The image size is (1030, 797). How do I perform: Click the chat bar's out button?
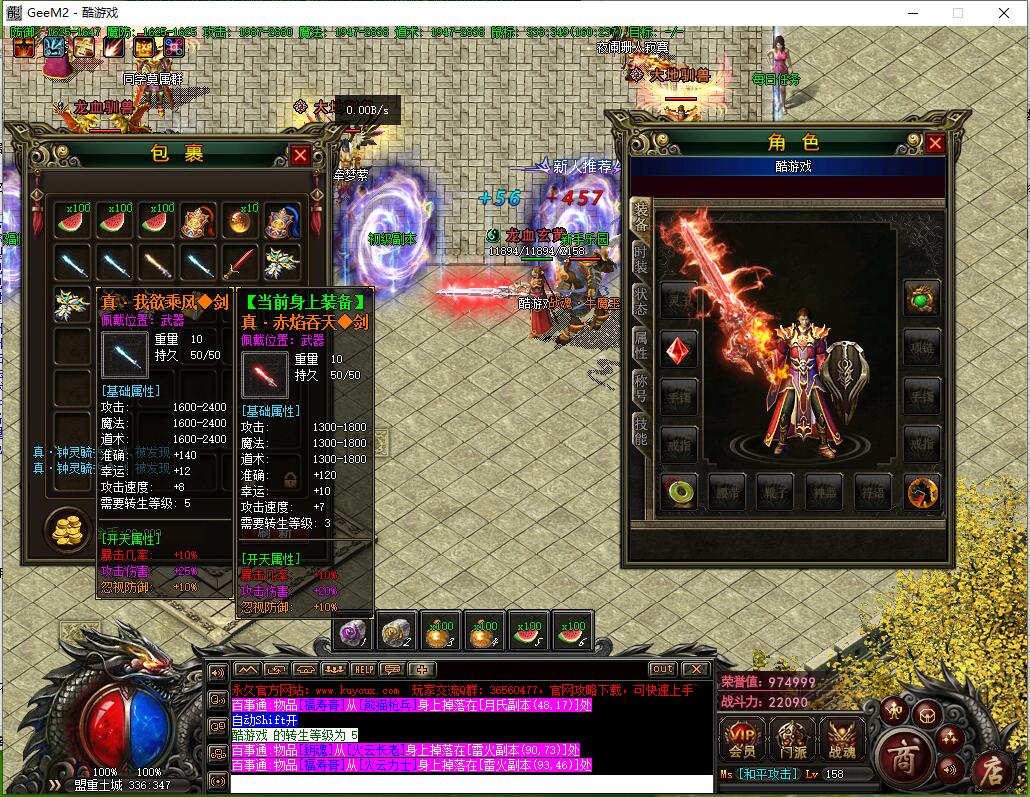[662, 669]
